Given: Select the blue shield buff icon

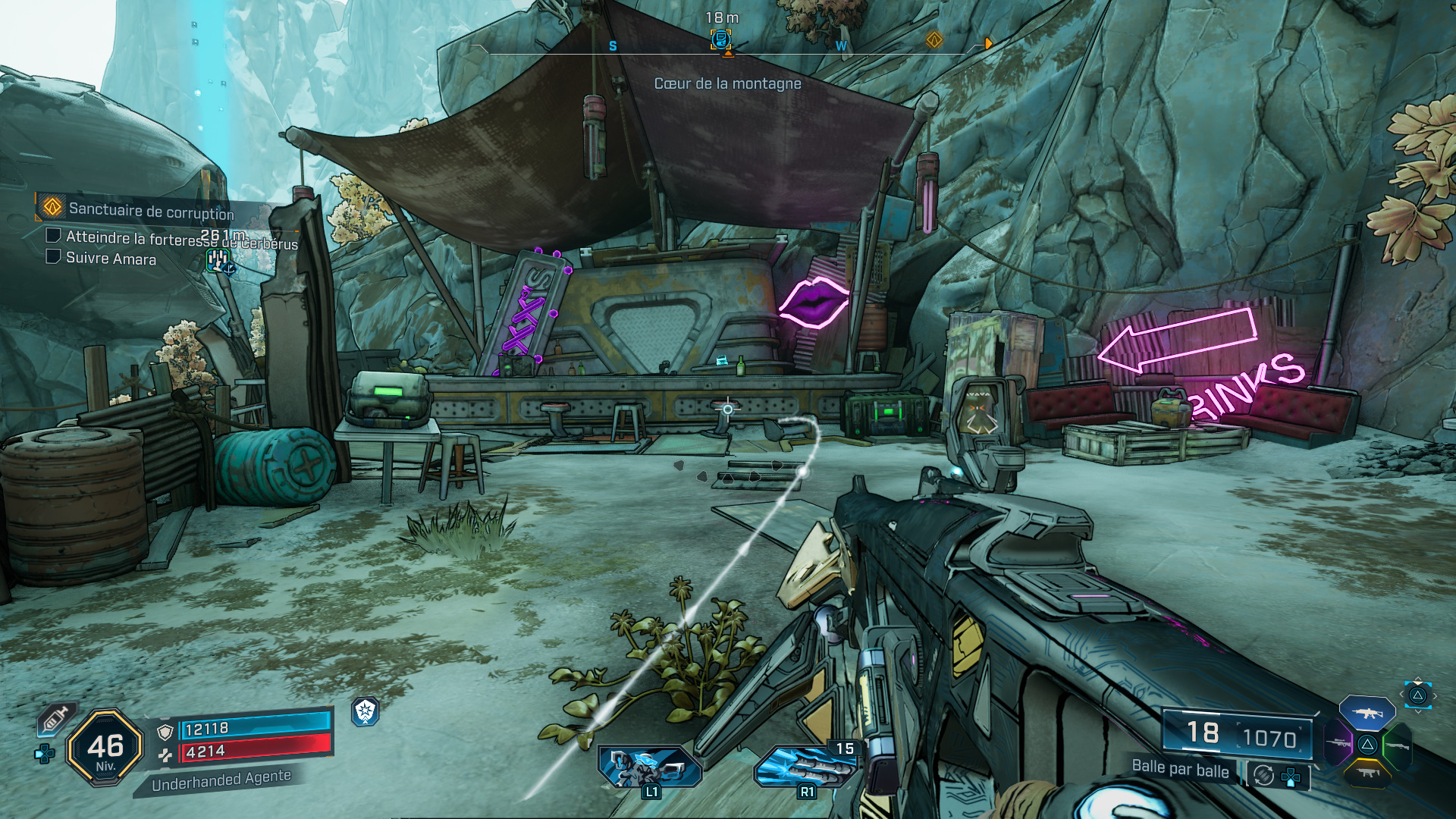Looking at the screenshot, I should point(366,711).
